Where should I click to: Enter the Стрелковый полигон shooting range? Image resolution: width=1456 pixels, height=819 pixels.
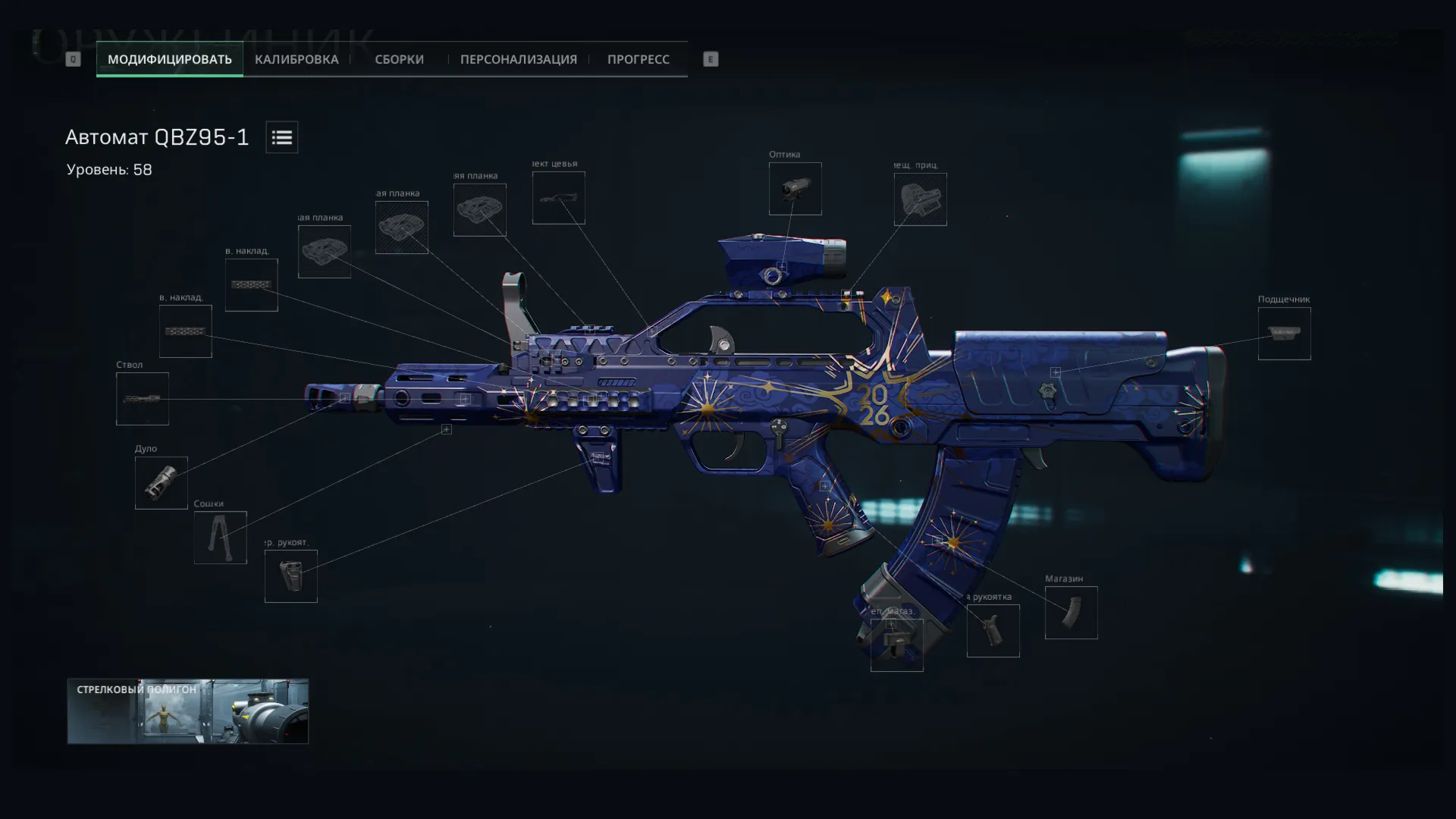point(187,711)
